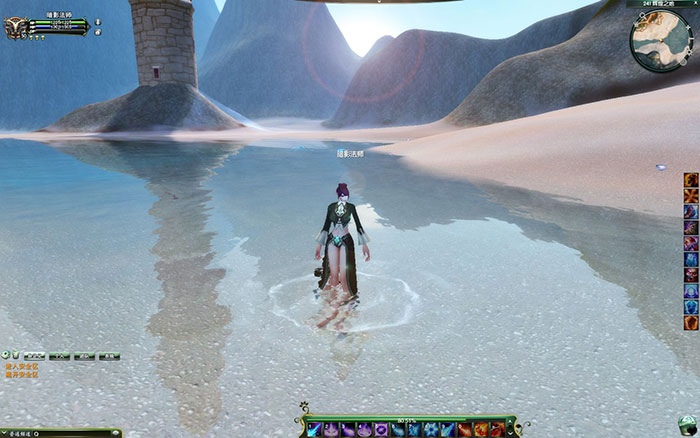Click the player portrait avatar
The width and height of the screenshot is (700, 438).
pos(16,27)
